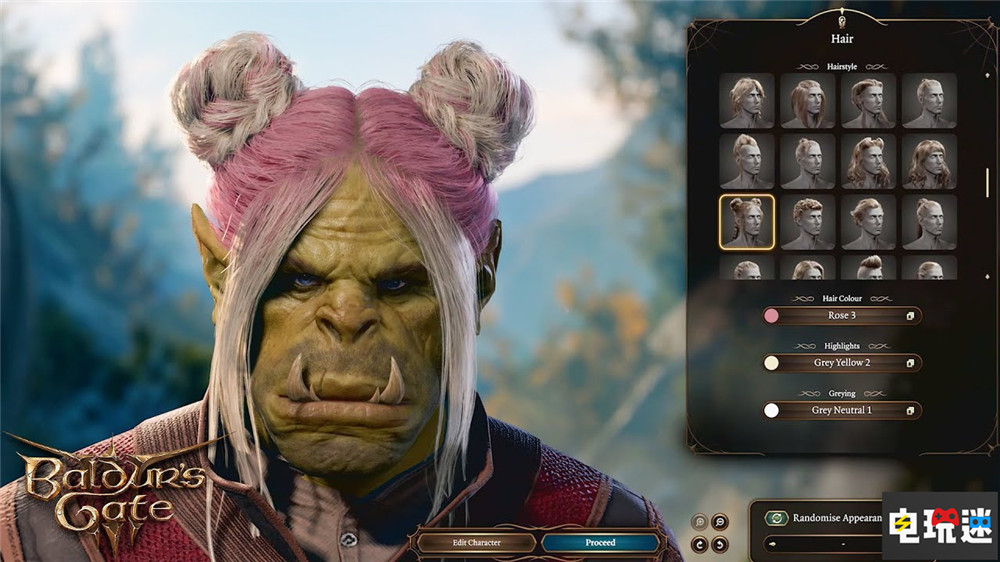Image resolution: width=1000 pixels, height=562 pixels.
Task: Open the Rose 3 hair colour selector
Action: point(840,316)
